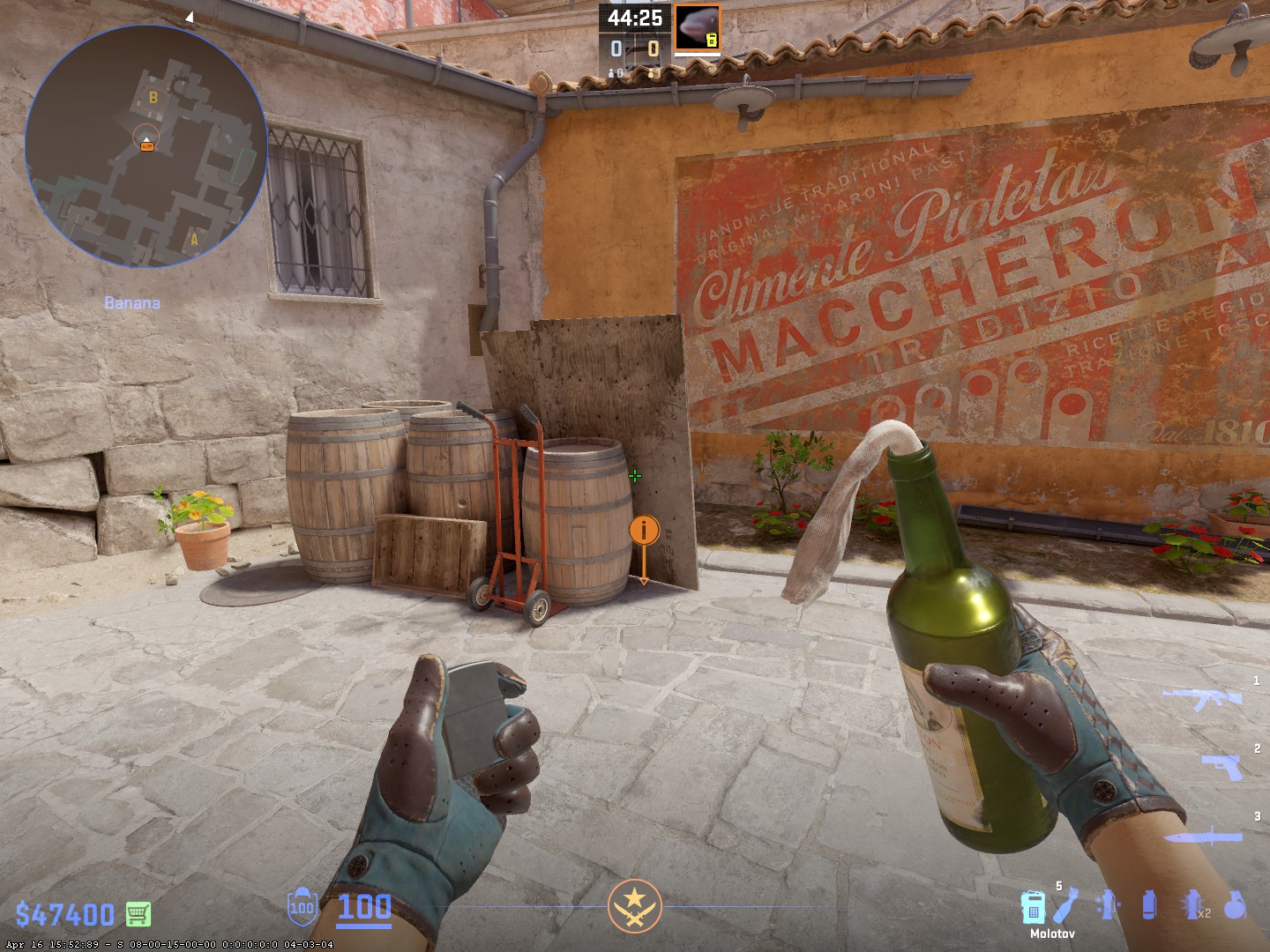Click the star emblem at bottom center
Image resolution: width=1270 pixels, height=952 pixels.
coord(634,906)
